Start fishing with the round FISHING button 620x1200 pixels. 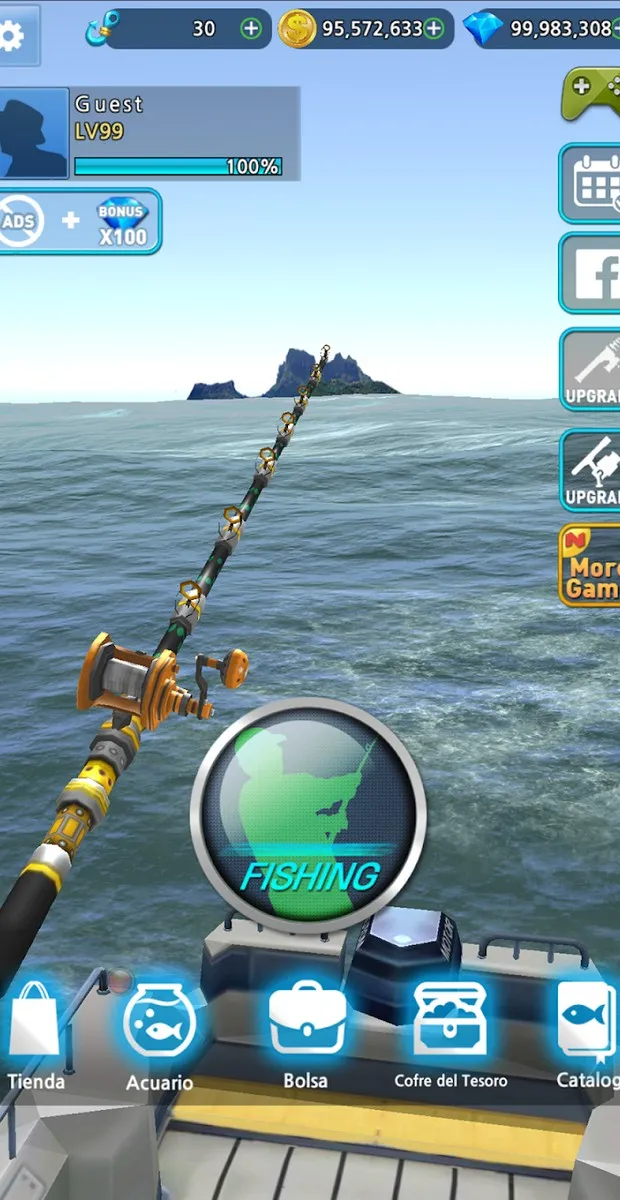309,816
